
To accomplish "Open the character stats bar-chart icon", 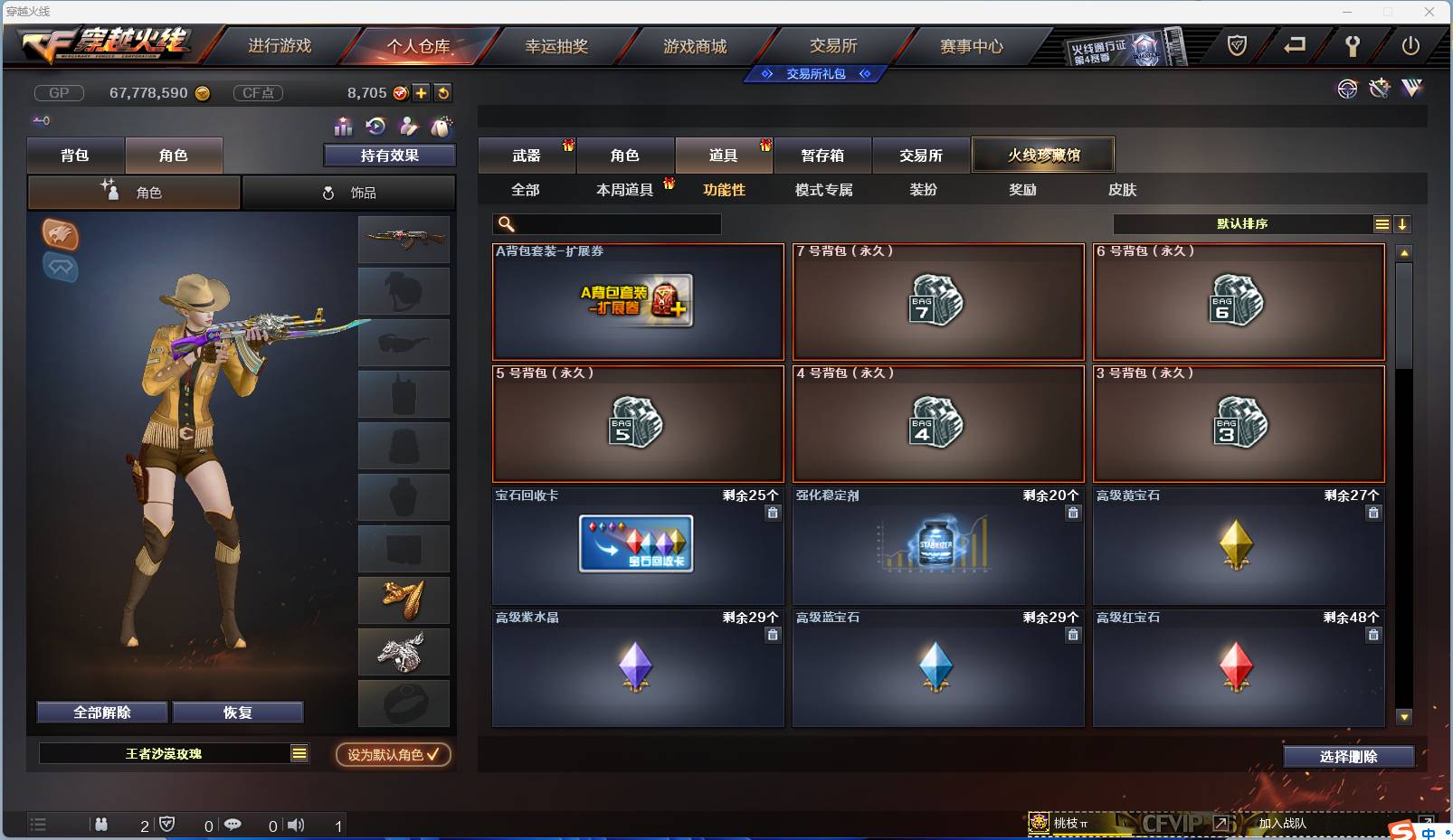I will 342,127.
